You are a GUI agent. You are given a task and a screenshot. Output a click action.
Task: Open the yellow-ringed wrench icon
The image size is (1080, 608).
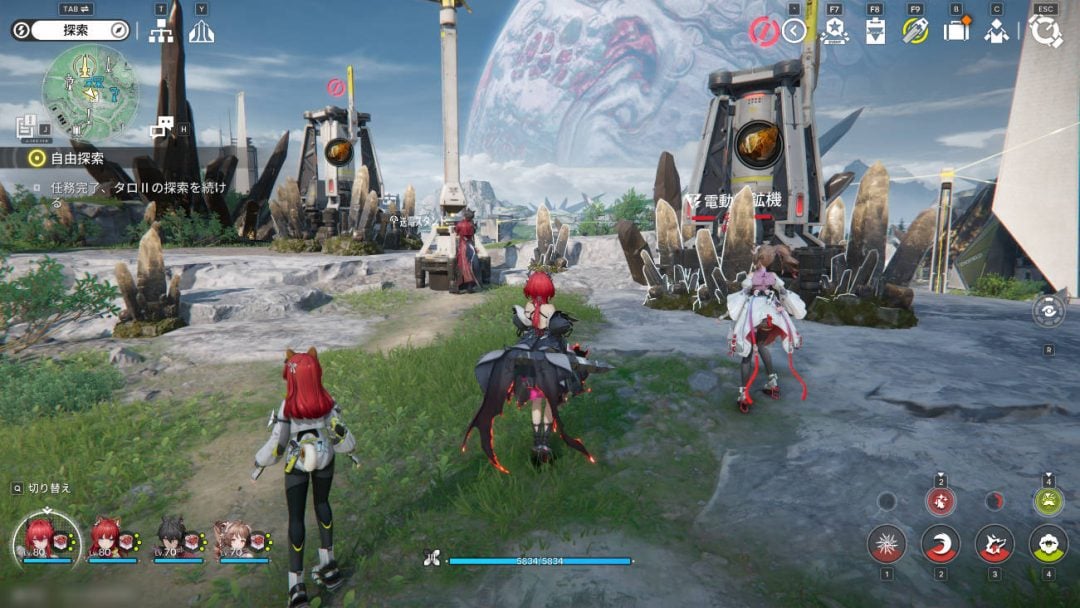[915, 31]
